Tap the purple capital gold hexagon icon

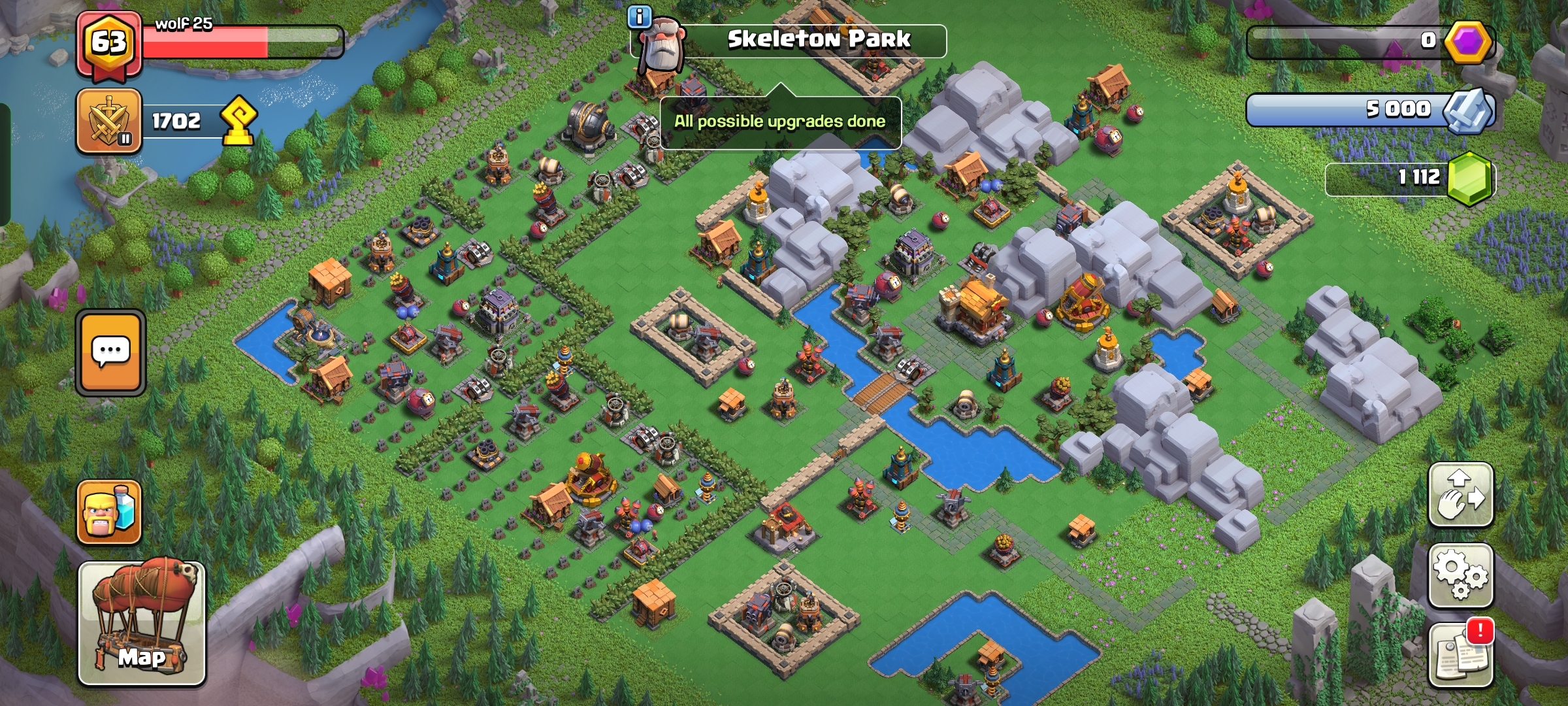click(1467, 42)
